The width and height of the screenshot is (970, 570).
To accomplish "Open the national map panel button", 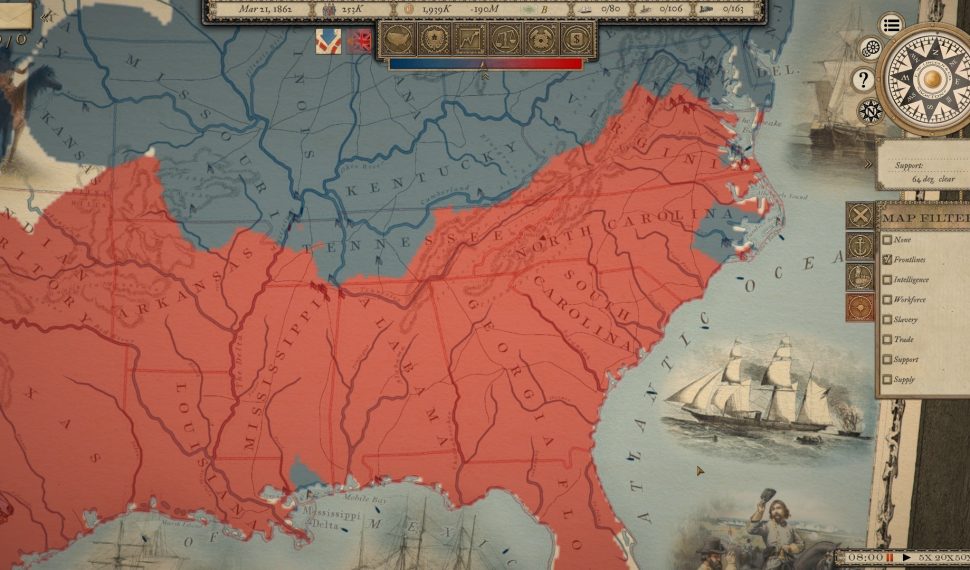I will (400, 39).
